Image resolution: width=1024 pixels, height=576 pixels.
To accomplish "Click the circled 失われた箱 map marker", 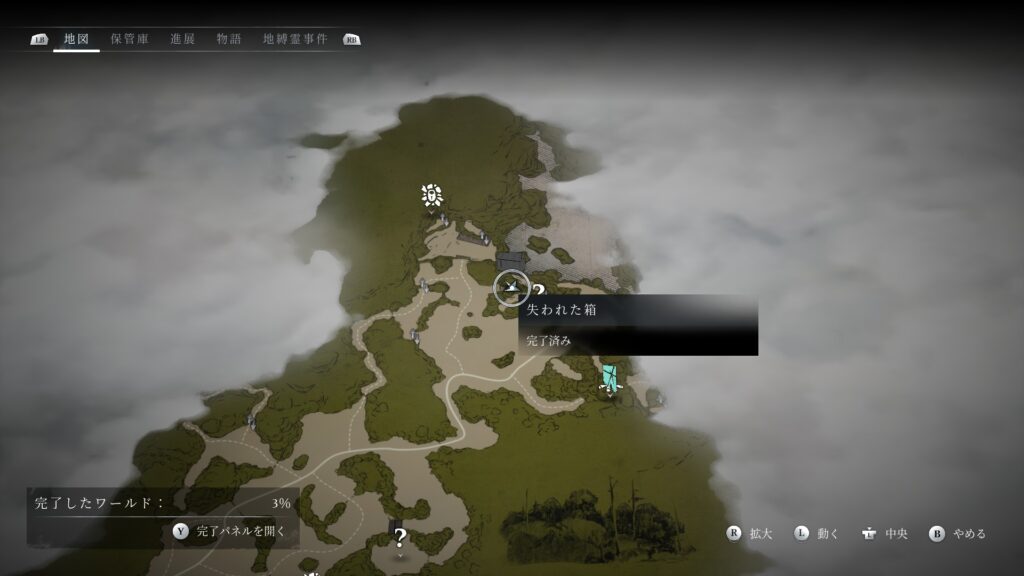I will pos(512,289).
